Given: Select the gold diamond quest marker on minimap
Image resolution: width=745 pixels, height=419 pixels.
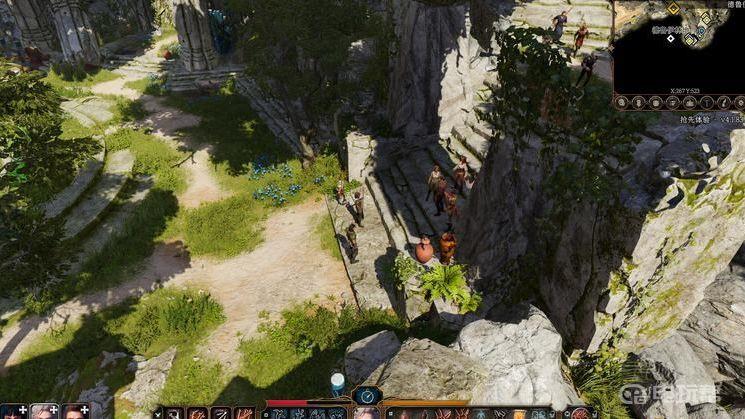Looking at the screenshot, I should (673, 9).
